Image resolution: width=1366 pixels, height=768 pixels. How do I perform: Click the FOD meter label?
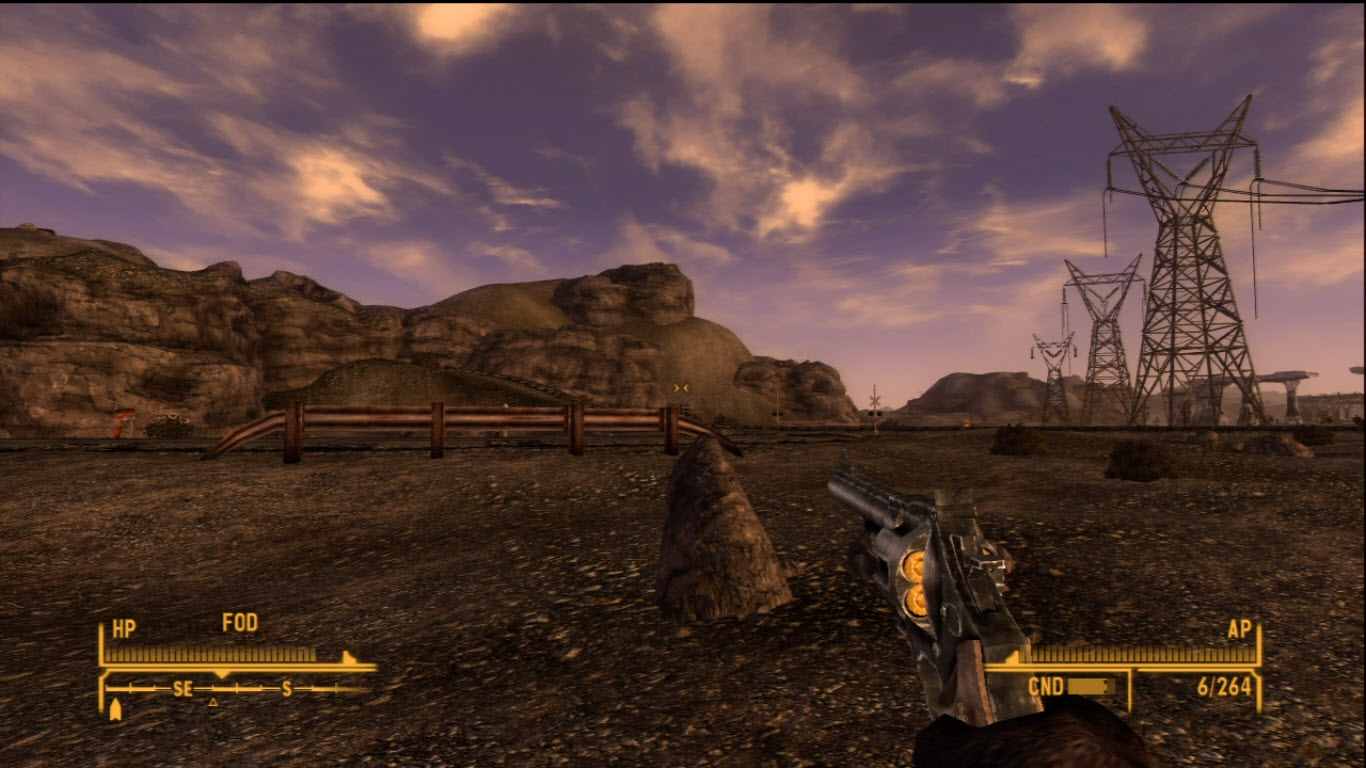coord(240,622)
